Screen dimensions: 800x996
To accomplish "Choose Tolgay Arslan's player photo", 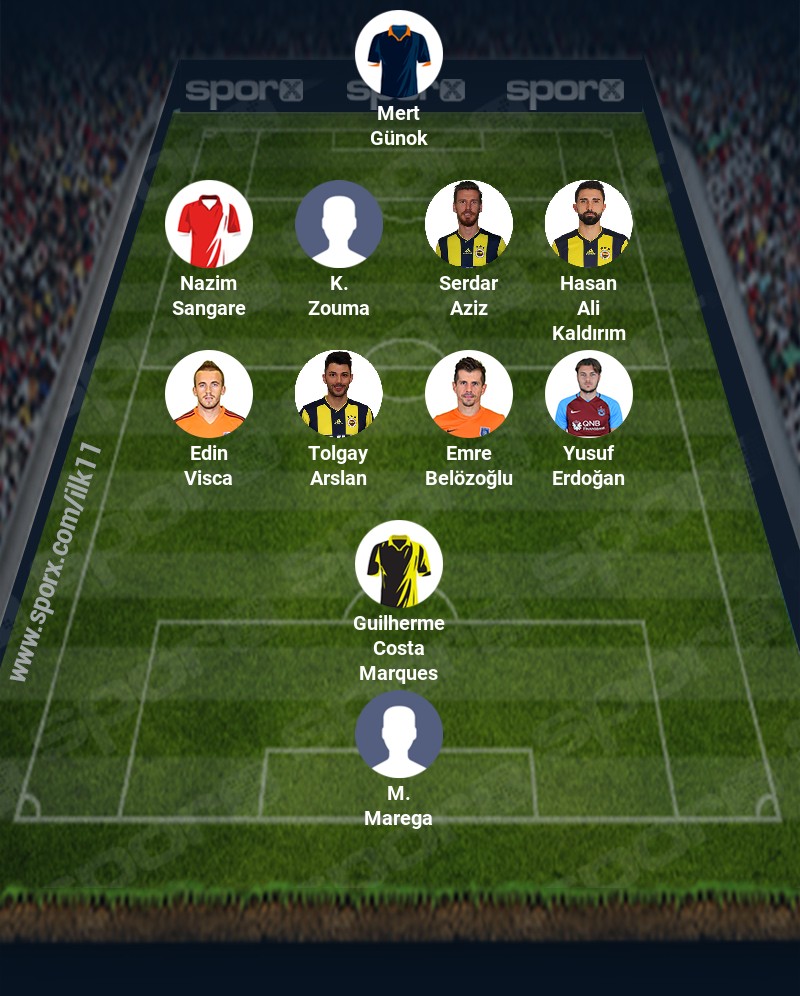I will click(339, 394).
